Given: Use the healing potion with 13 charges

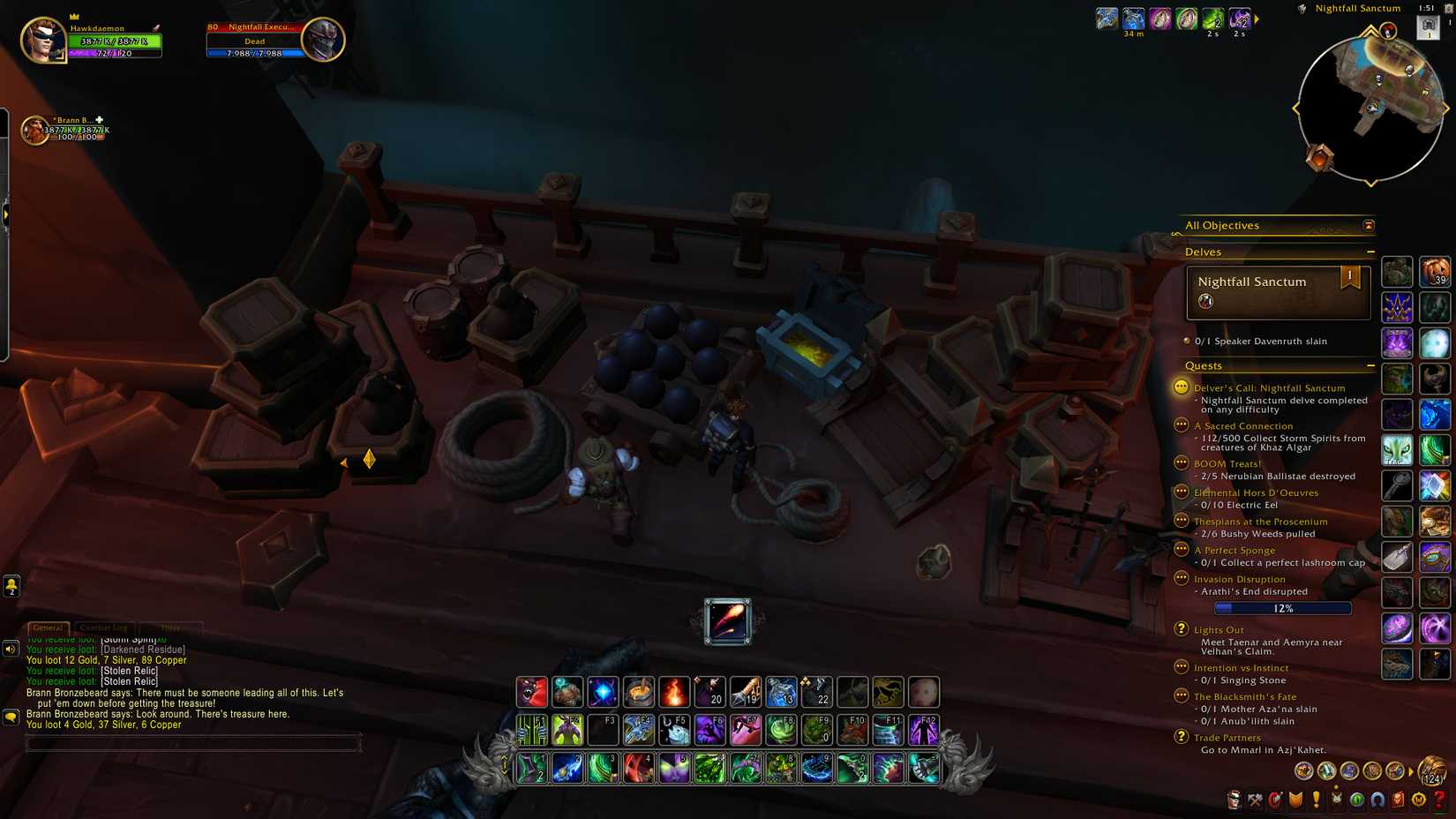Looking at the screenshot, I should pos(783,693).
